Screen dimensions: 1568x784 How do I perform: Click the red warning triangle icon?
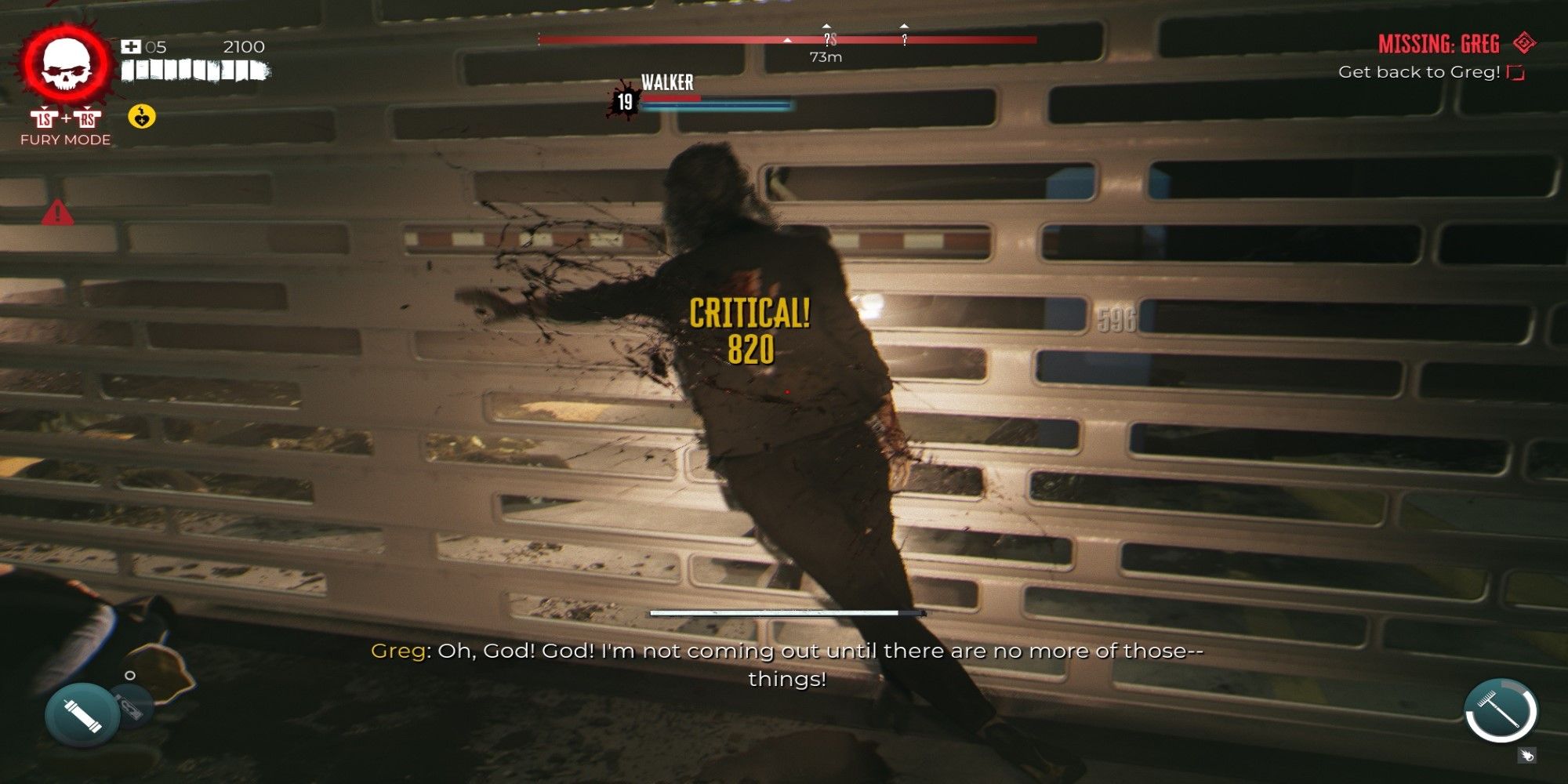57,212
